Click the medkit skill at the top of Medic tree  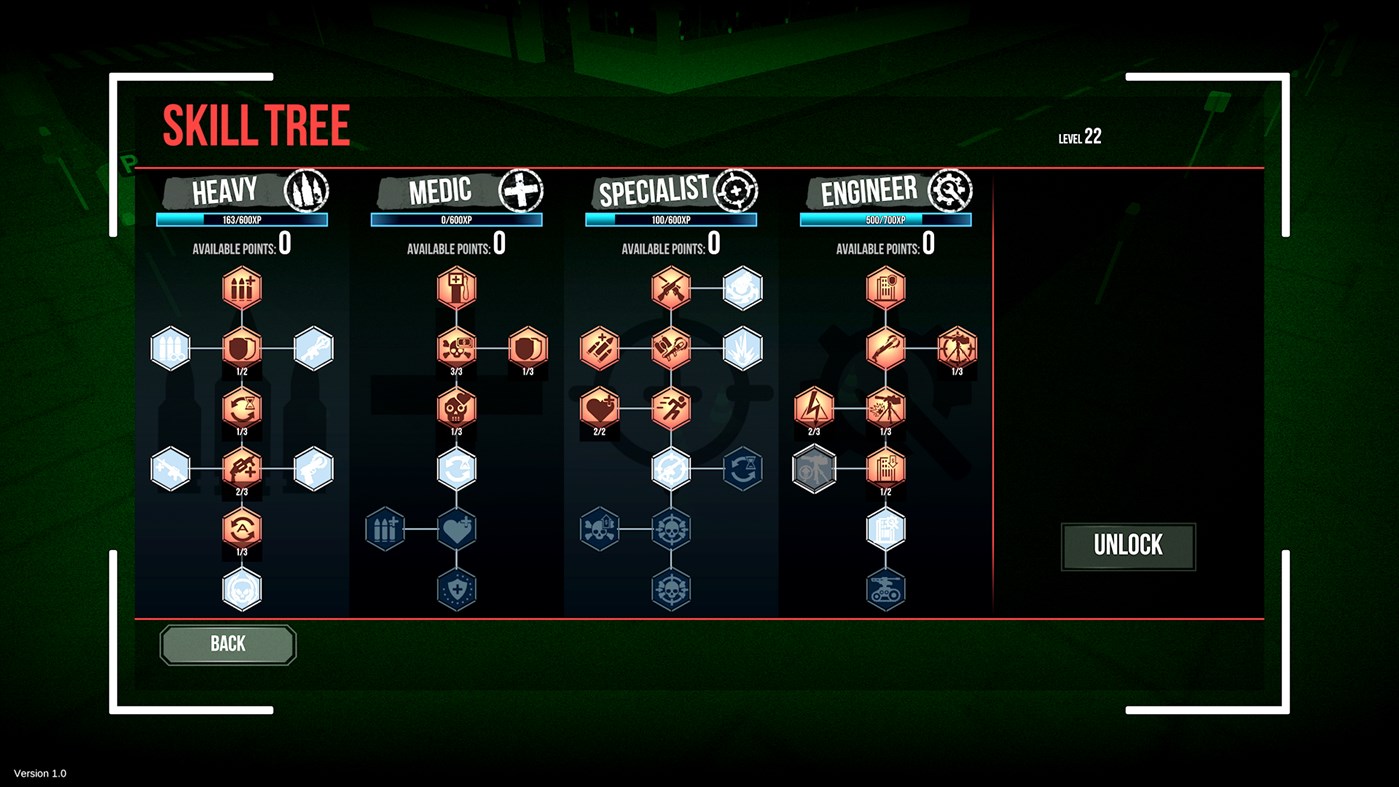[456, 287]
